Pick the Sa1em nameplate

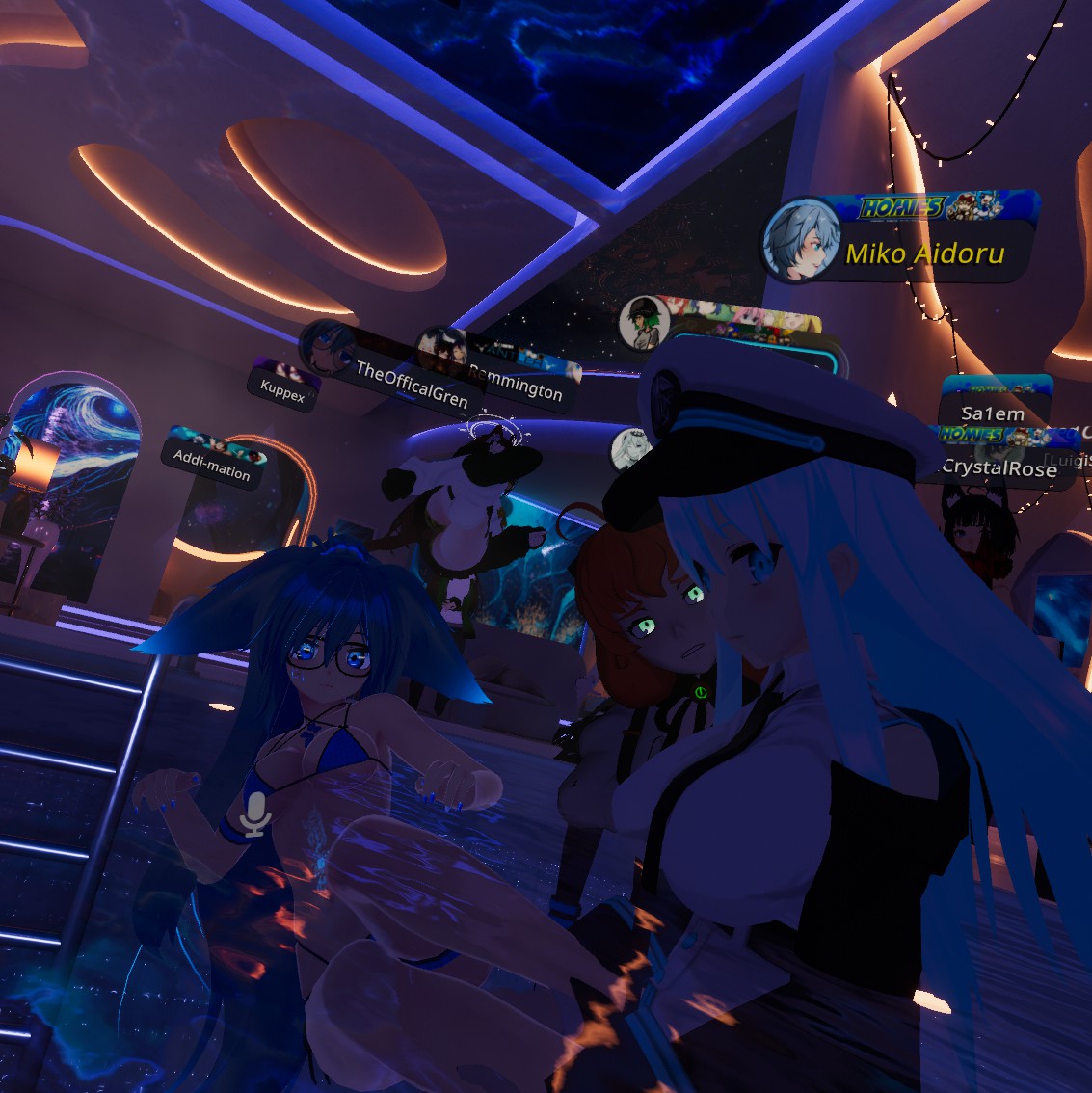point(993,413)
